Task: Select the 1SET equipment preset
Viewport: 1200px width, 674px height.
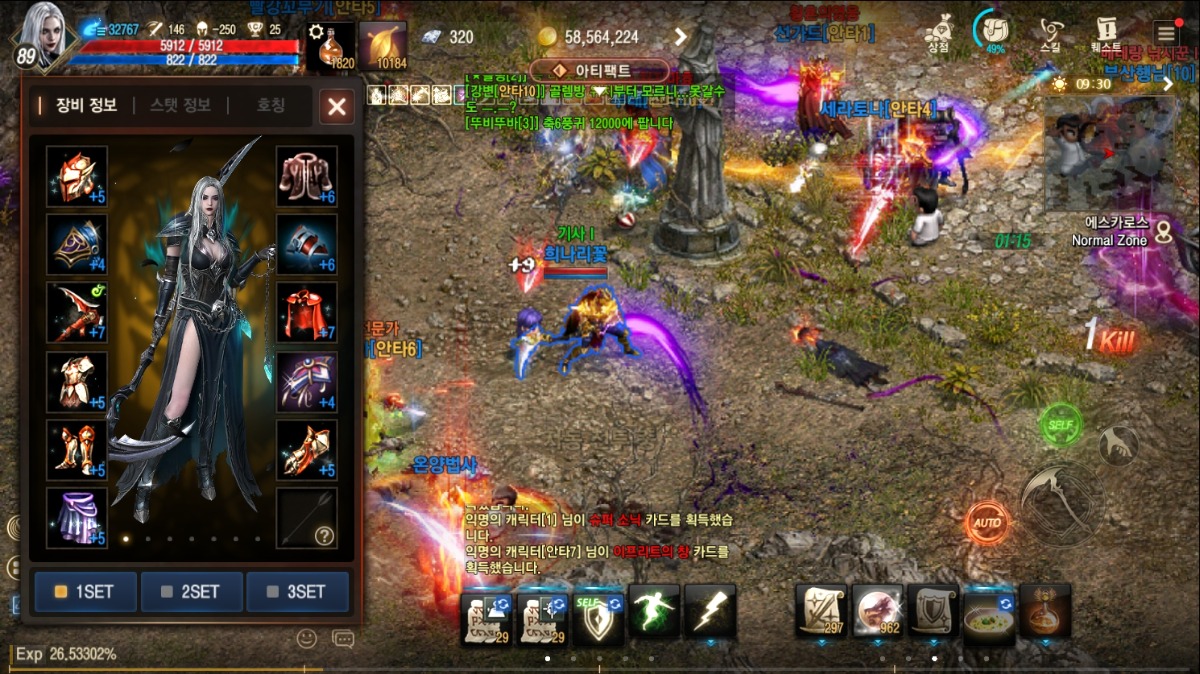Action: pos(86,591)
